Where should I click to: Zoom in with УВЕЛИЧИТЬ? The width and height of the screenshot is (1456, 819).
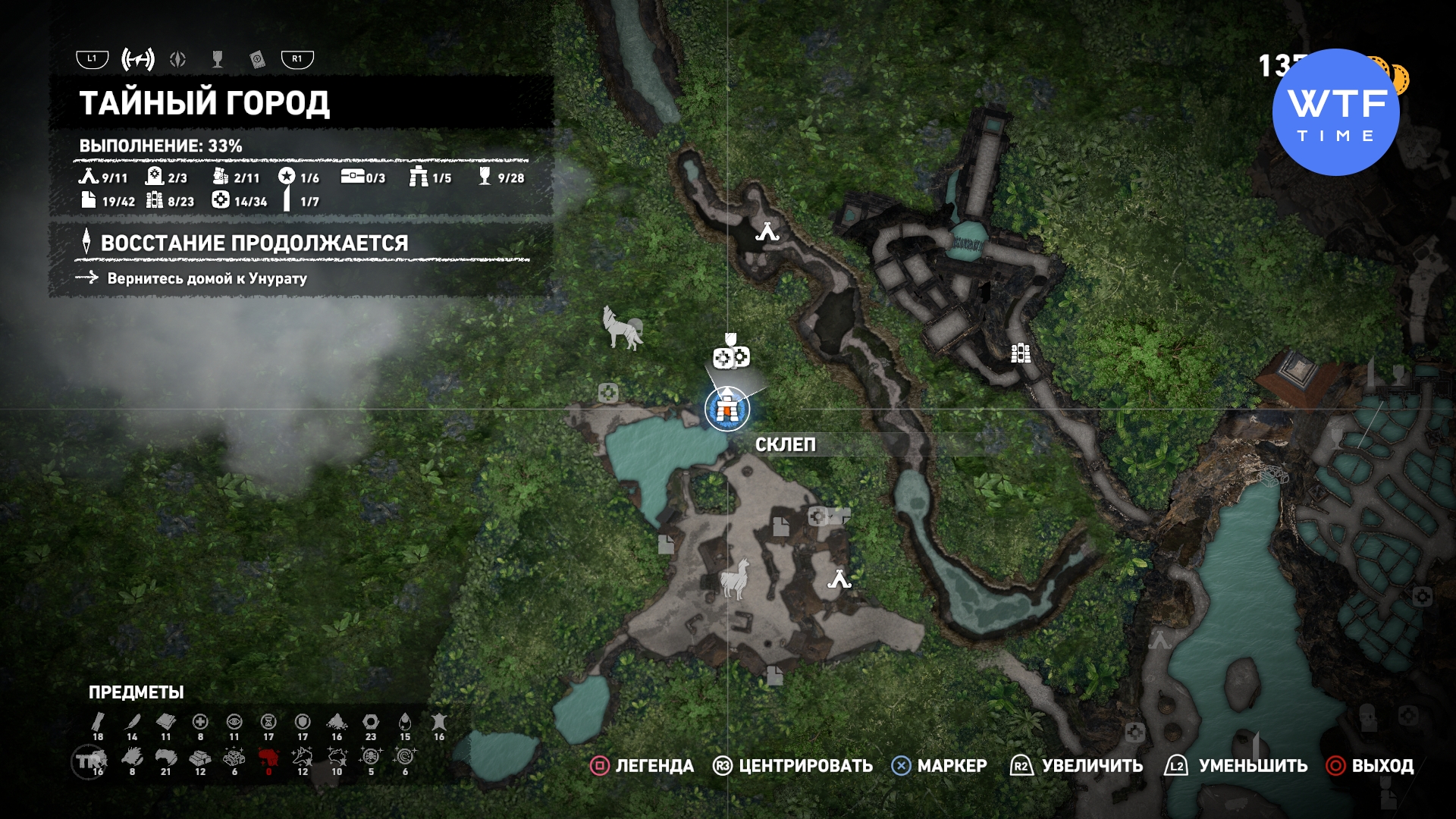pos(1077,766)
